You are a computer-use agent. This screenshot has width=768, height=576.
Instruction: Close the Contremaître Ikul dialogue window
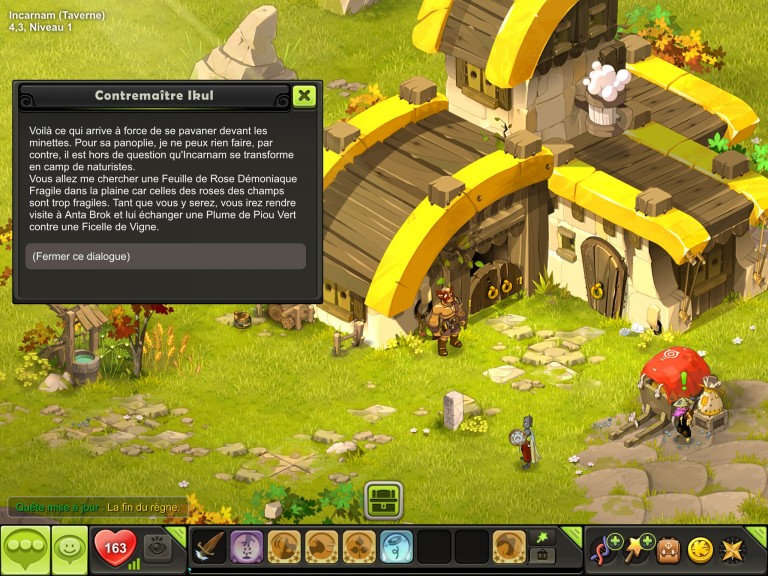(x=305, y=96)
